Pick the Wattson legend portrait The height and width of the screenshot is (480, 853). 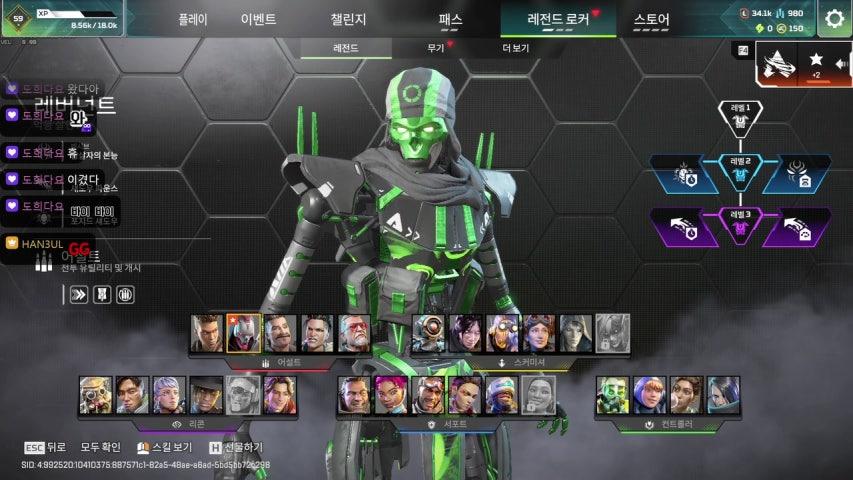point(649,395)
